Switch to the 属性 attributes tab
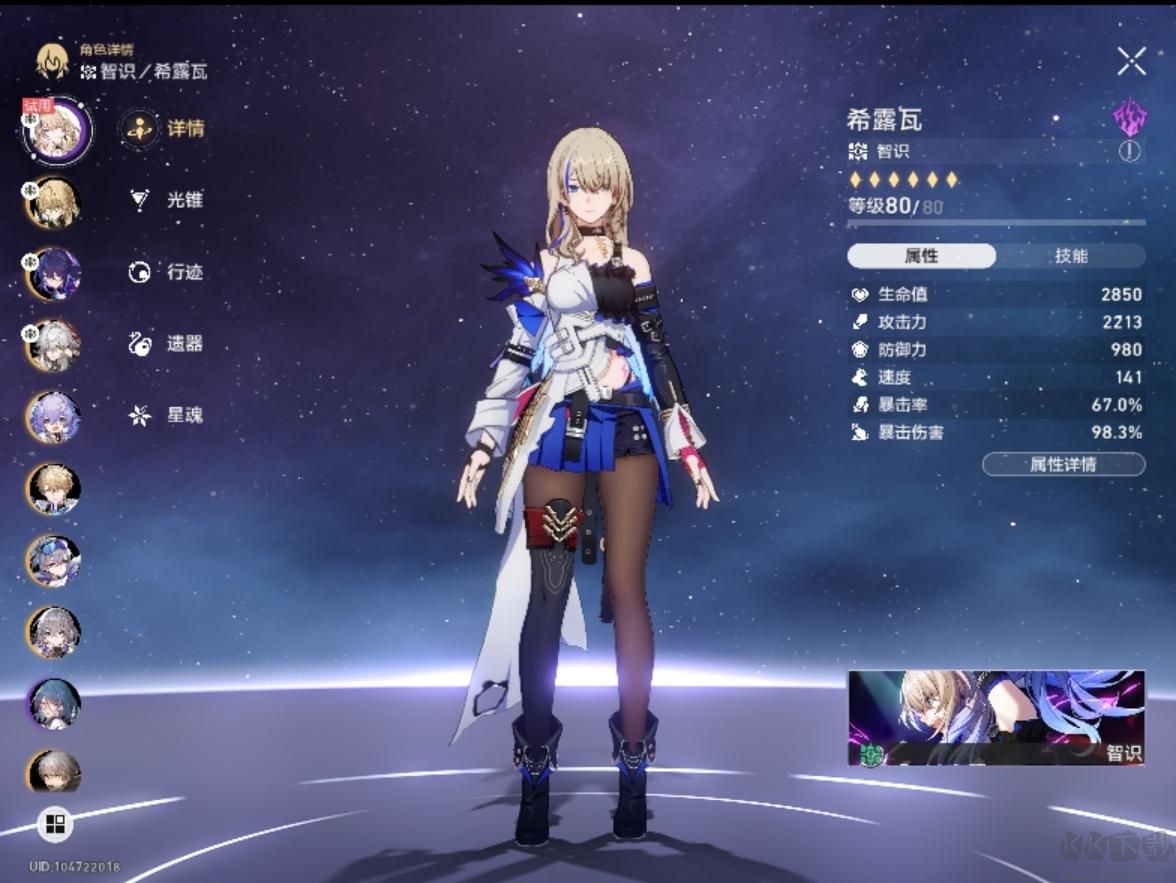 point(921,256)
